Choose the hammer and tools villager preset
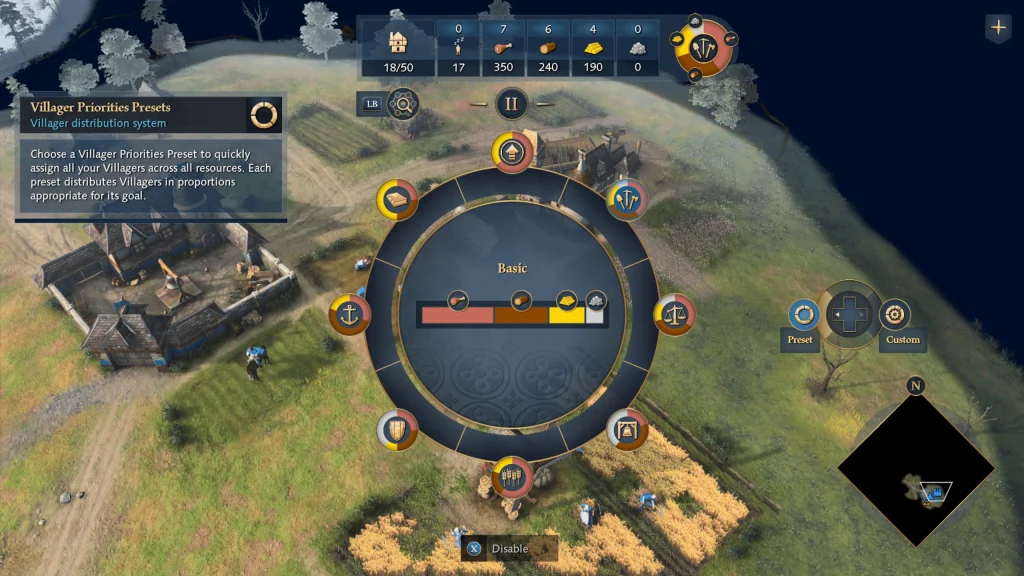Viewport: 1024px width, 576px height. point(627,198)
